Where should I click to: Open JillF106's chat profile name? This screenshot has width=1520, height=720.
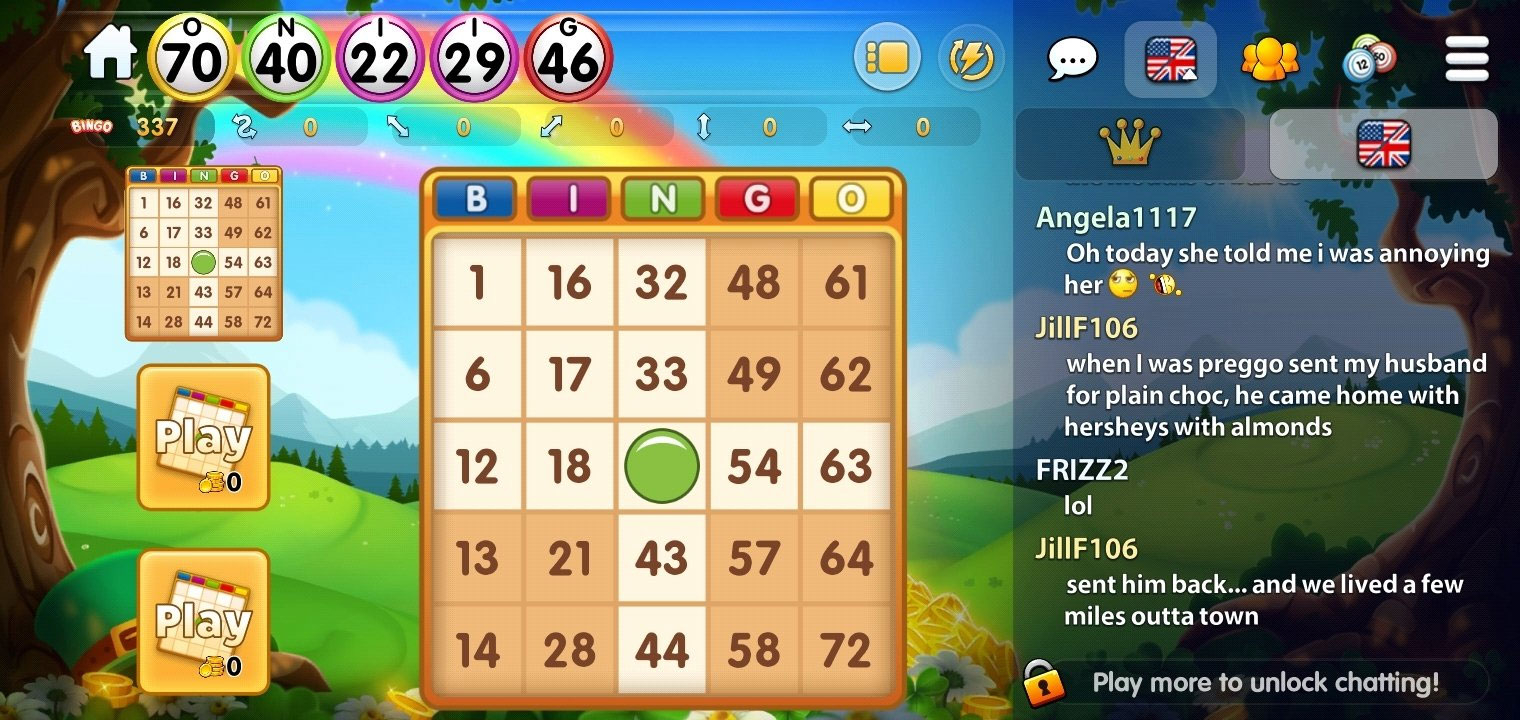(x=1086, y=327)
